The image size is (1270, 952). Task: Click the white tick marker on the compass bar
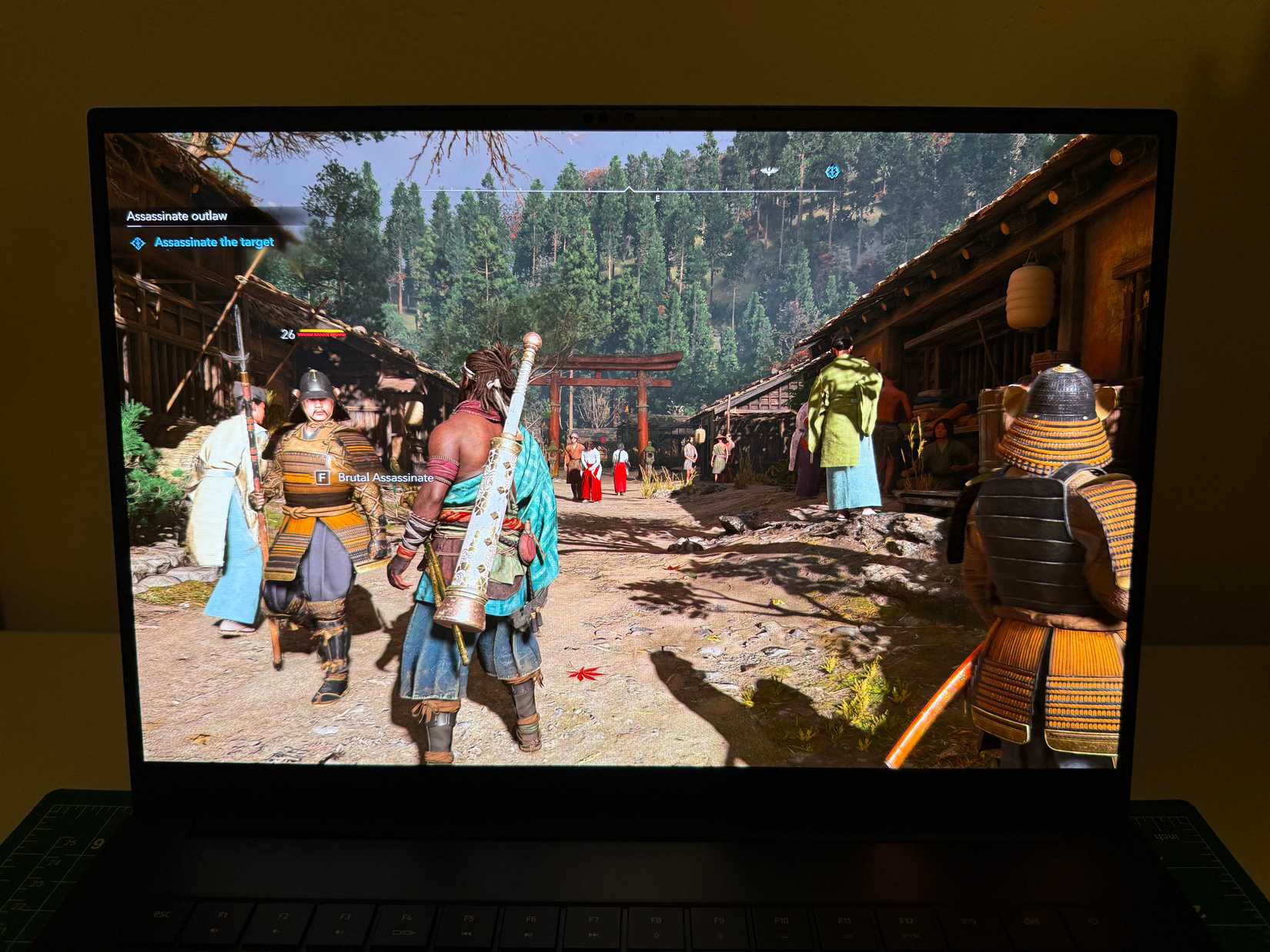click(x=629, y=188)
